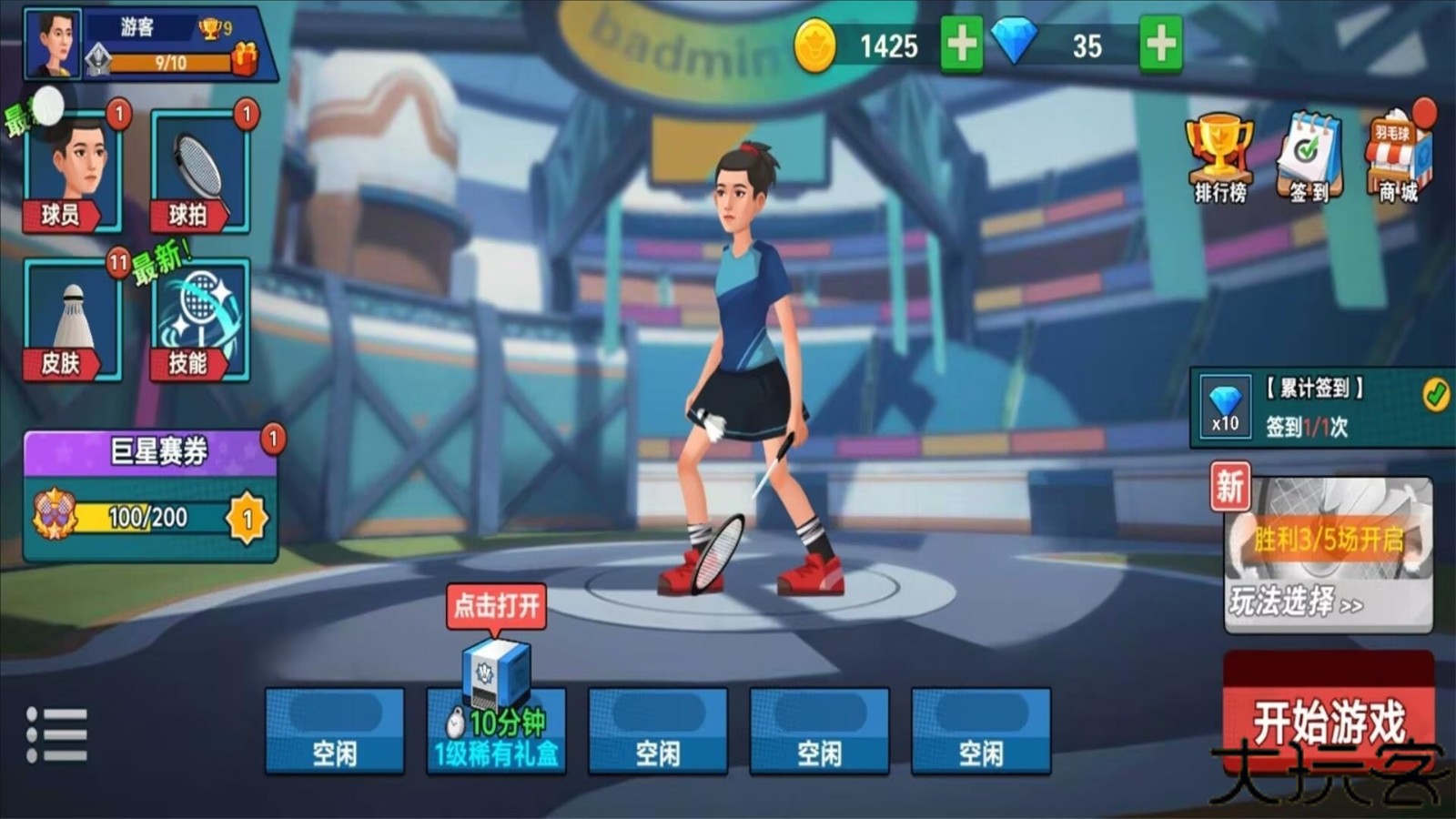Claim the gift box on trophy progress bar
This screenshot has height=819, width=1456.
click(244, 60)
